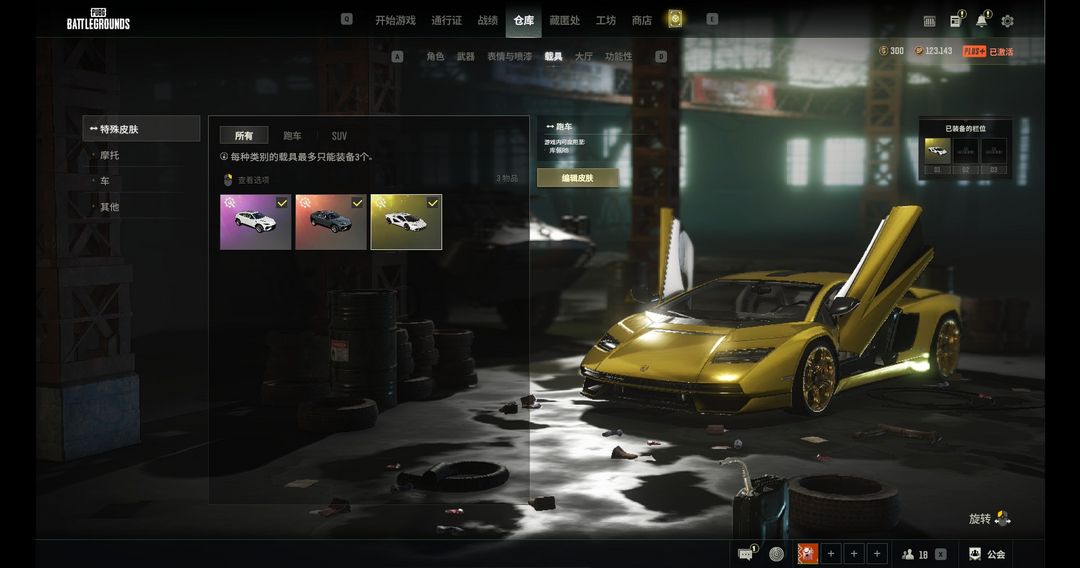The height and width of the screenshot is (568, 1080).
Task: Filter vehicle skins by 跑车
Action: pos(292,136)
